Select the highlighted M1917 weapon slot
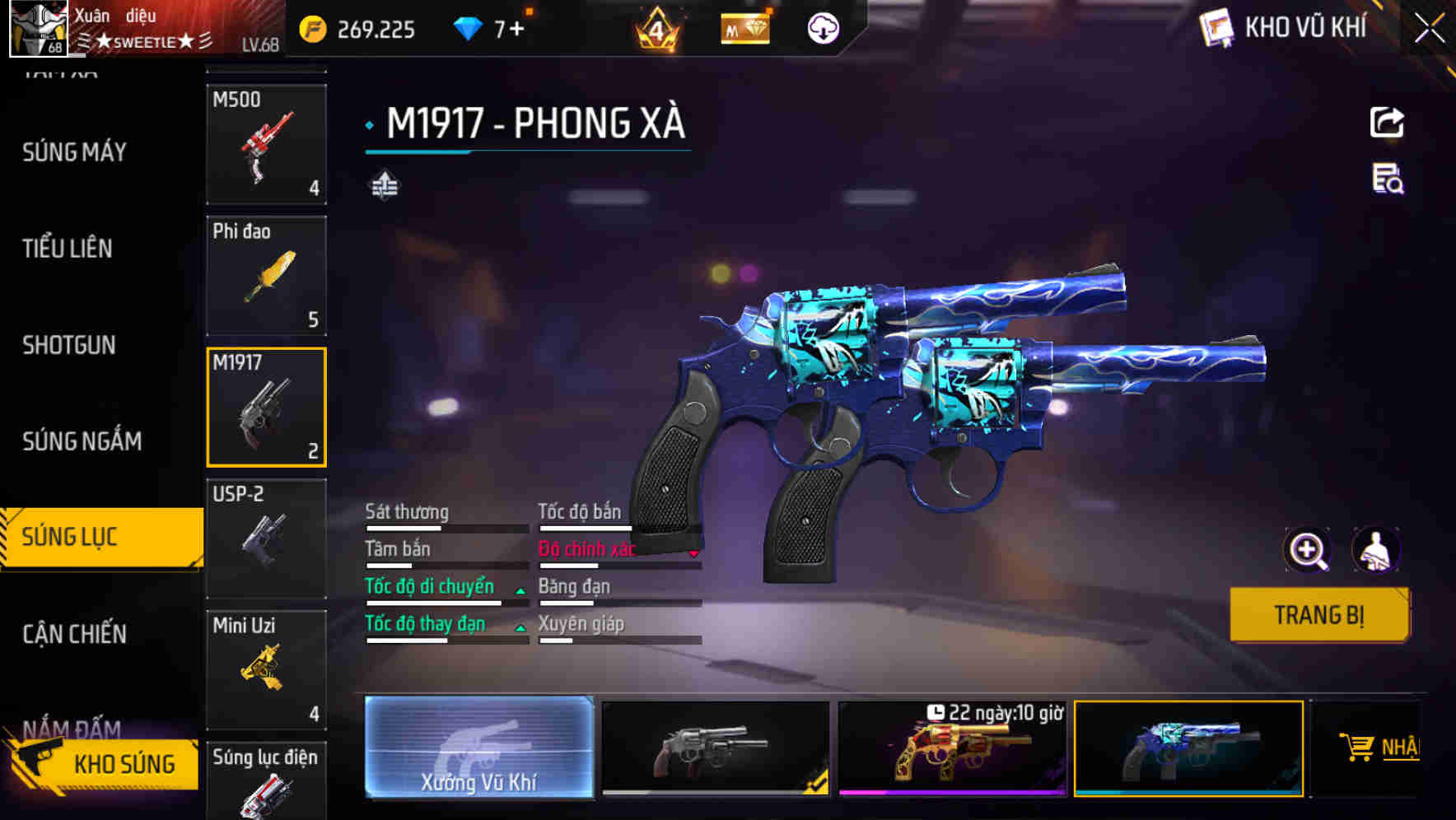The image size is (1456, 820). 266,407
